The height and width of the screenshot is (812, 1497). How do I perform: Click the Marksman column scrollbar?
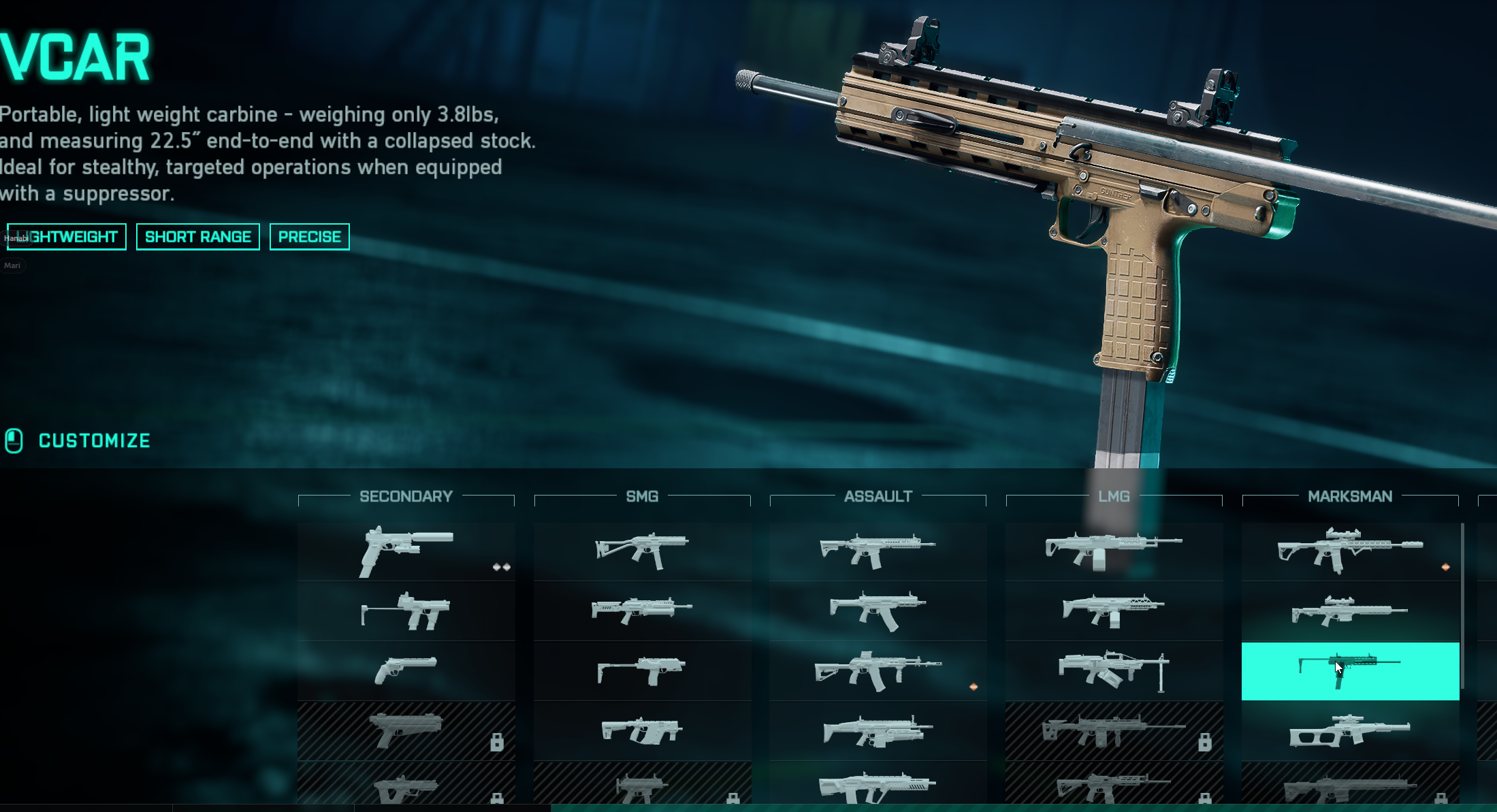[1462, 606]
